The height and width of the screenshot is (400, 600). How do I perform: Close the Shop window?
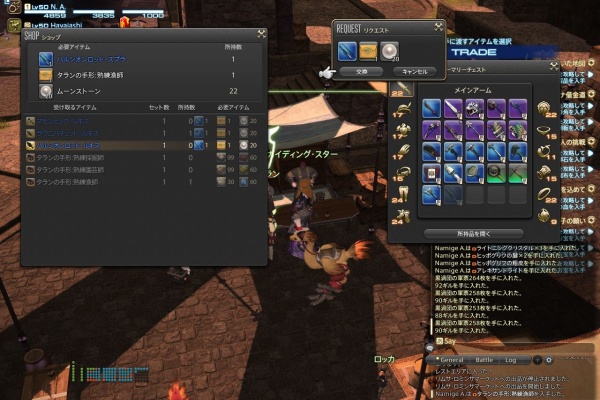(260, 34)
